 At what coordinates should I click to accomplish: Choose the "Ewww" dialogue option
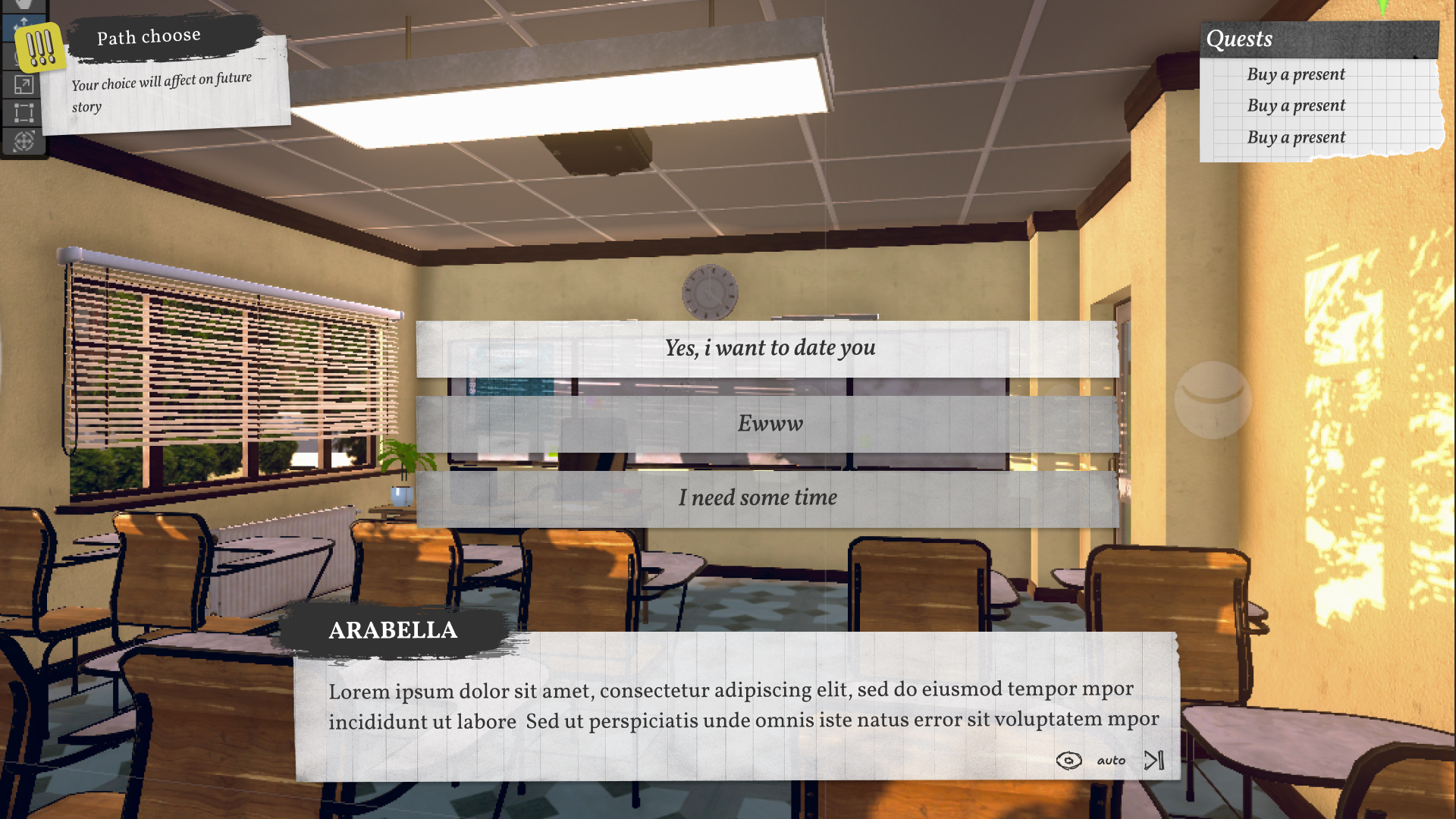(770, 424)
